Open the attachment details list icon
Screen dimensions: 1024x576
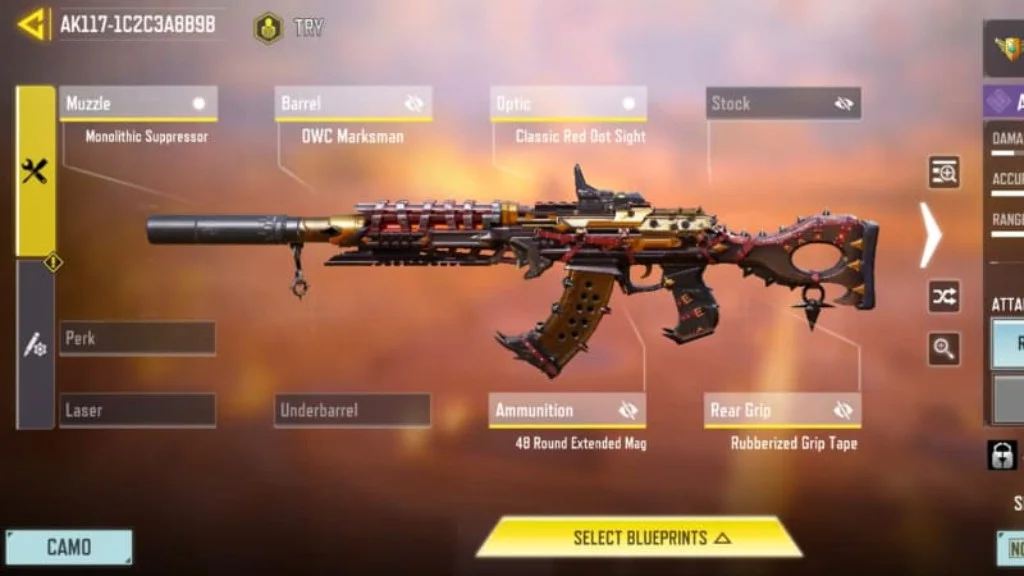point(944,172)
